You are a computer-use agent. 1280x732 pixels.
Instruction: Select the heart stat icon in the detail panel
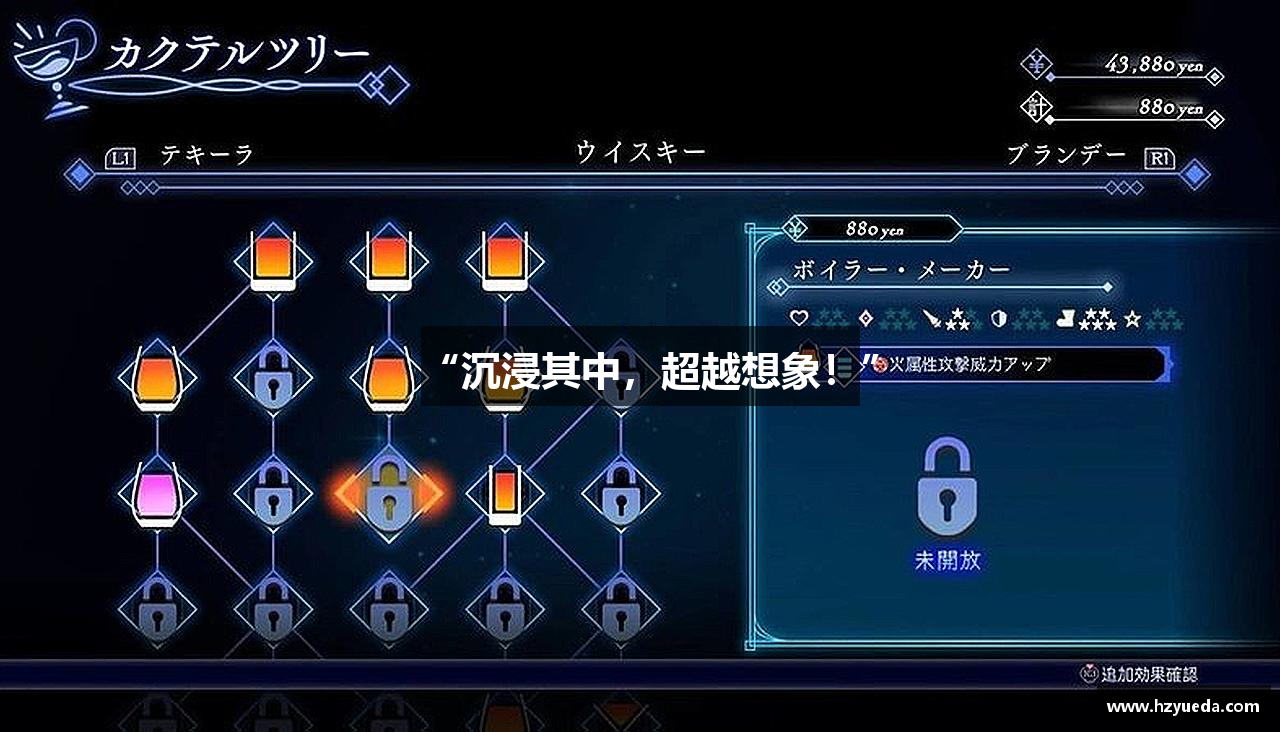[x=798, y=318]
